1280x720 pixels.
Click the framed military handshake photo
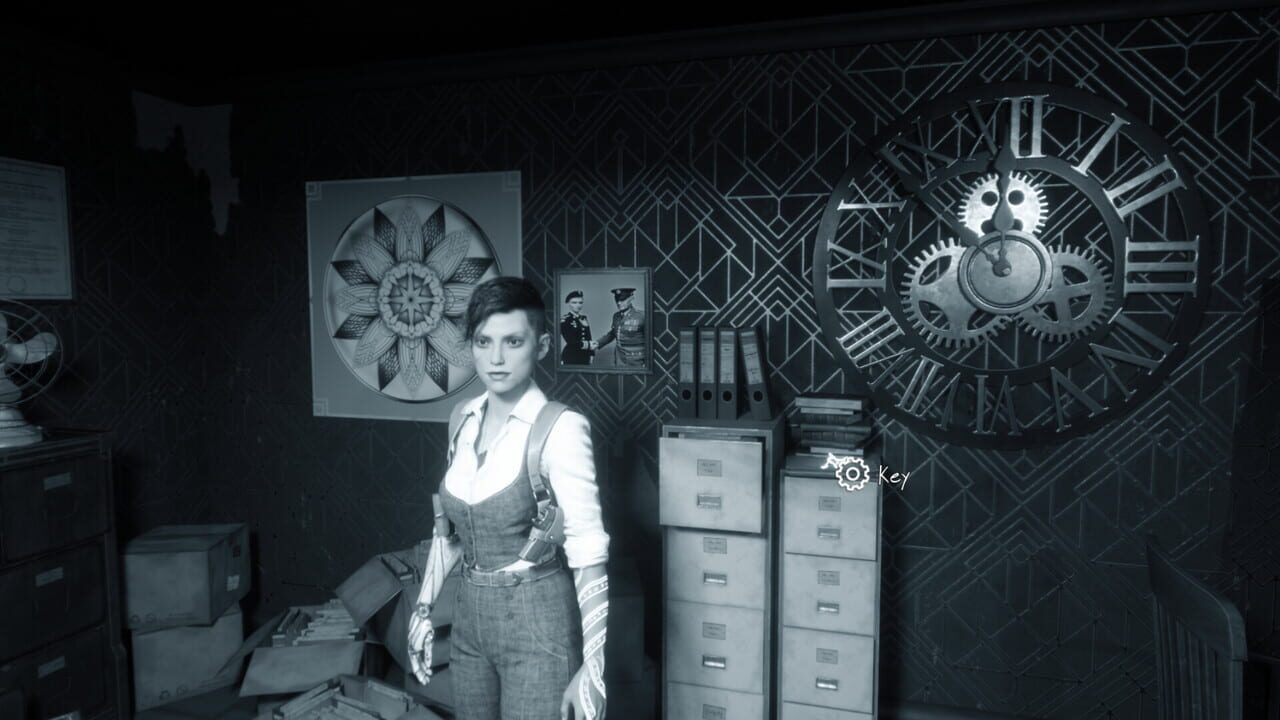tap(600, 320)
